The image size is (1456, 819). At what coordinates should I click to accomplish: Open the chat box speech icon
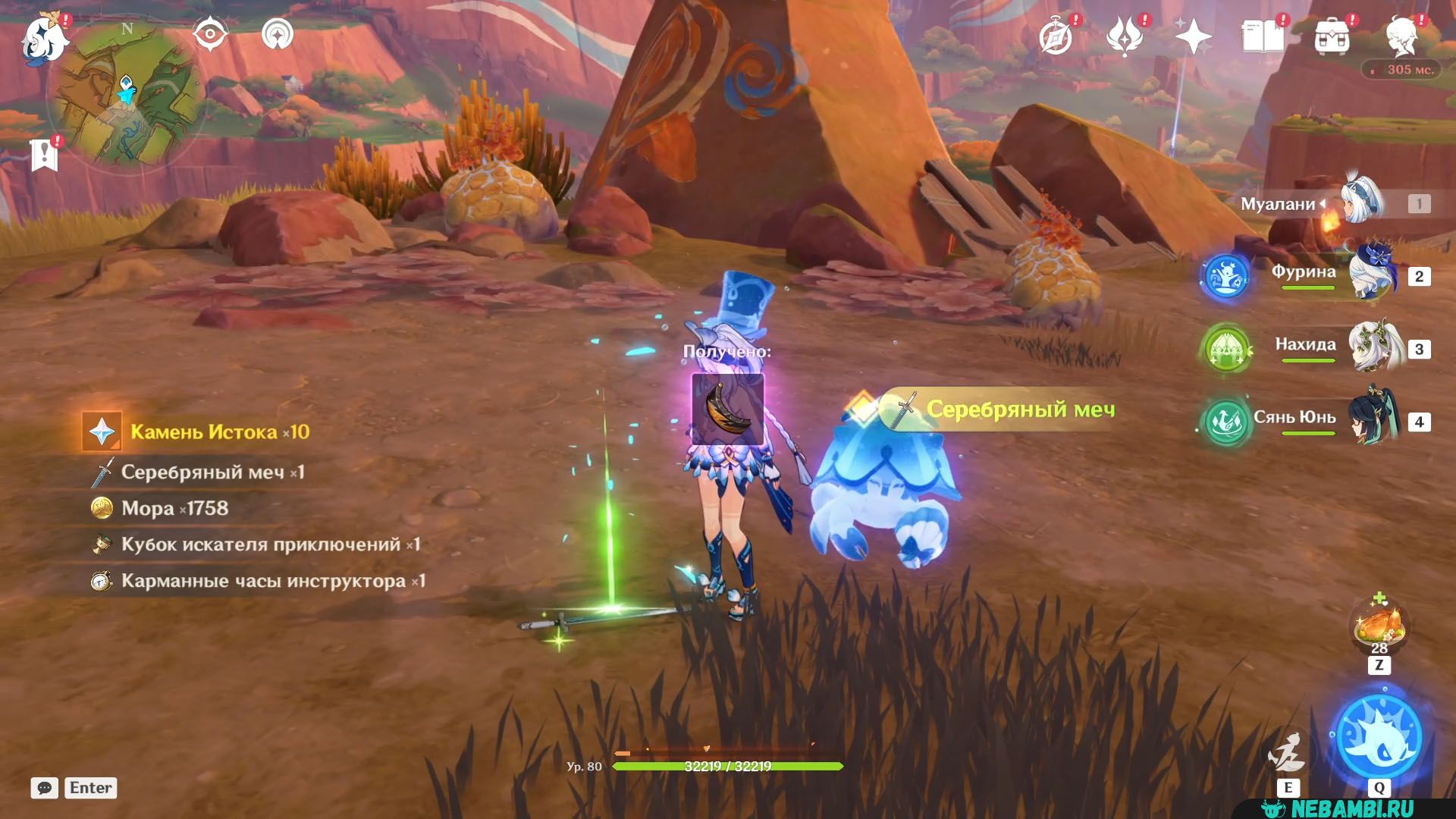coord(45,788)
